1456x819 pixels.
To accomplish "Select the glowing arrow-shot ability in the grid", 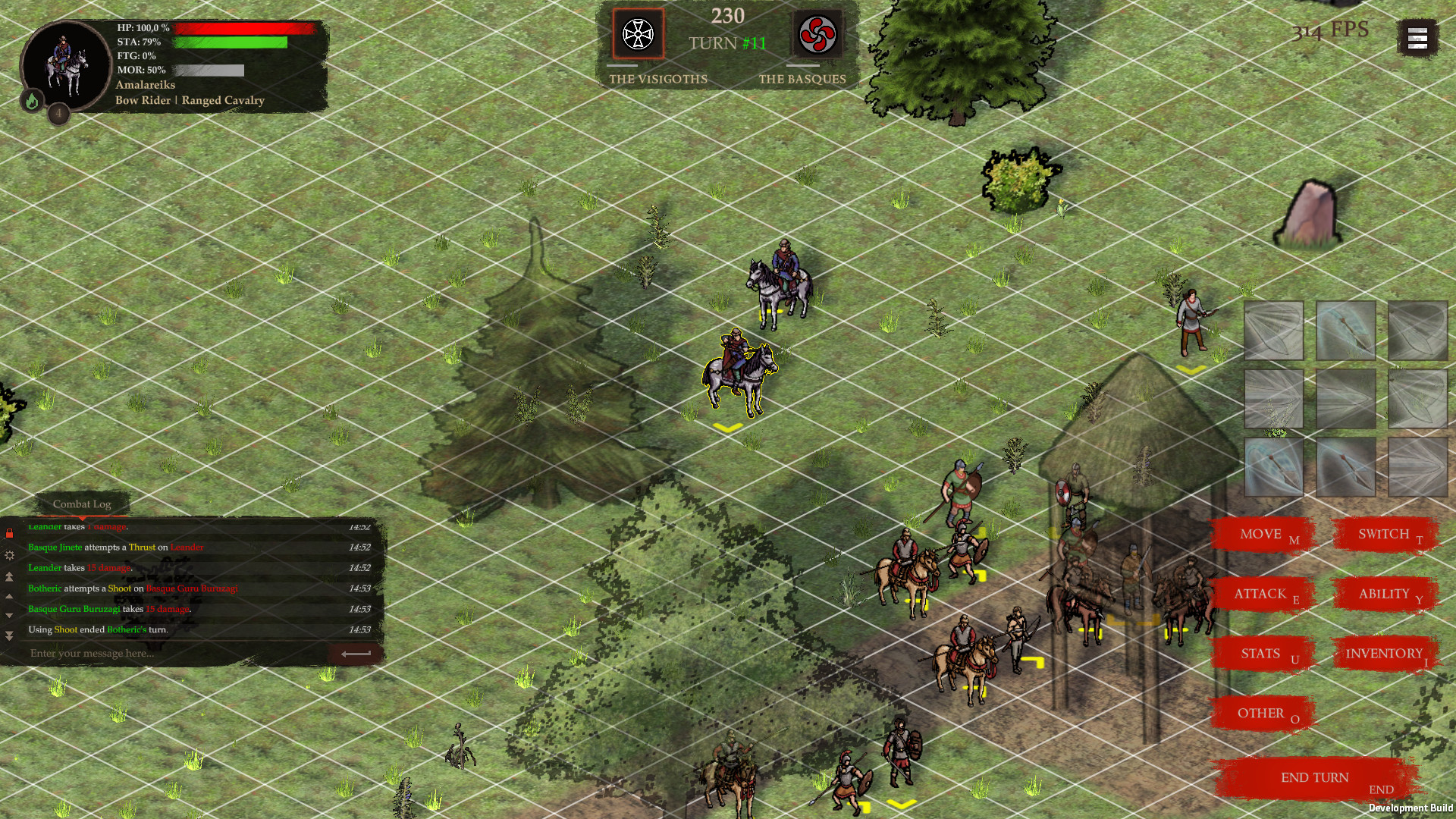I will tap(1347, 331).
